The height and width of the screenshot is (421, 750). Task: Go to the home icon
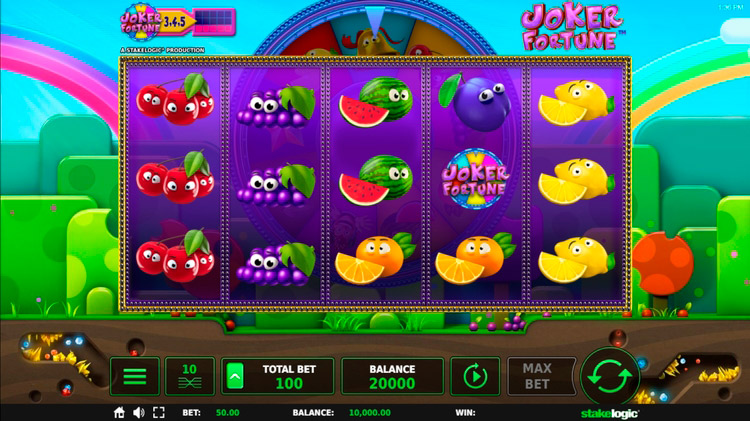tap(119, 412)
